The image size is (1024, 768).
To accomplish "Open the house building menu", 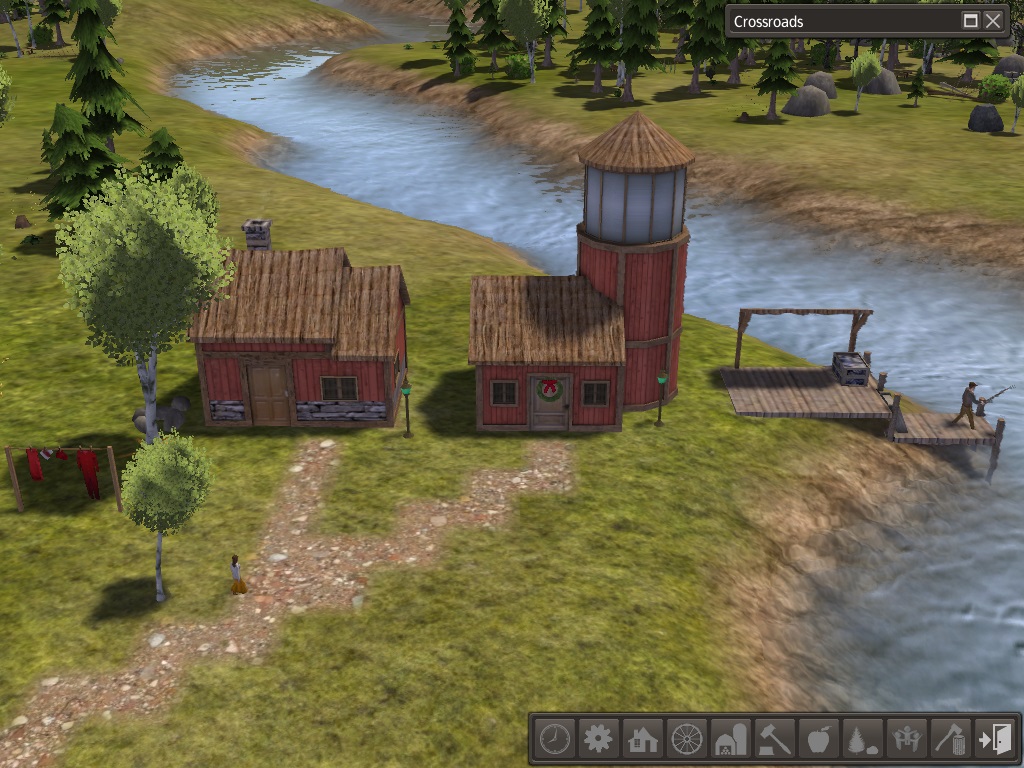I will [642, 740].
